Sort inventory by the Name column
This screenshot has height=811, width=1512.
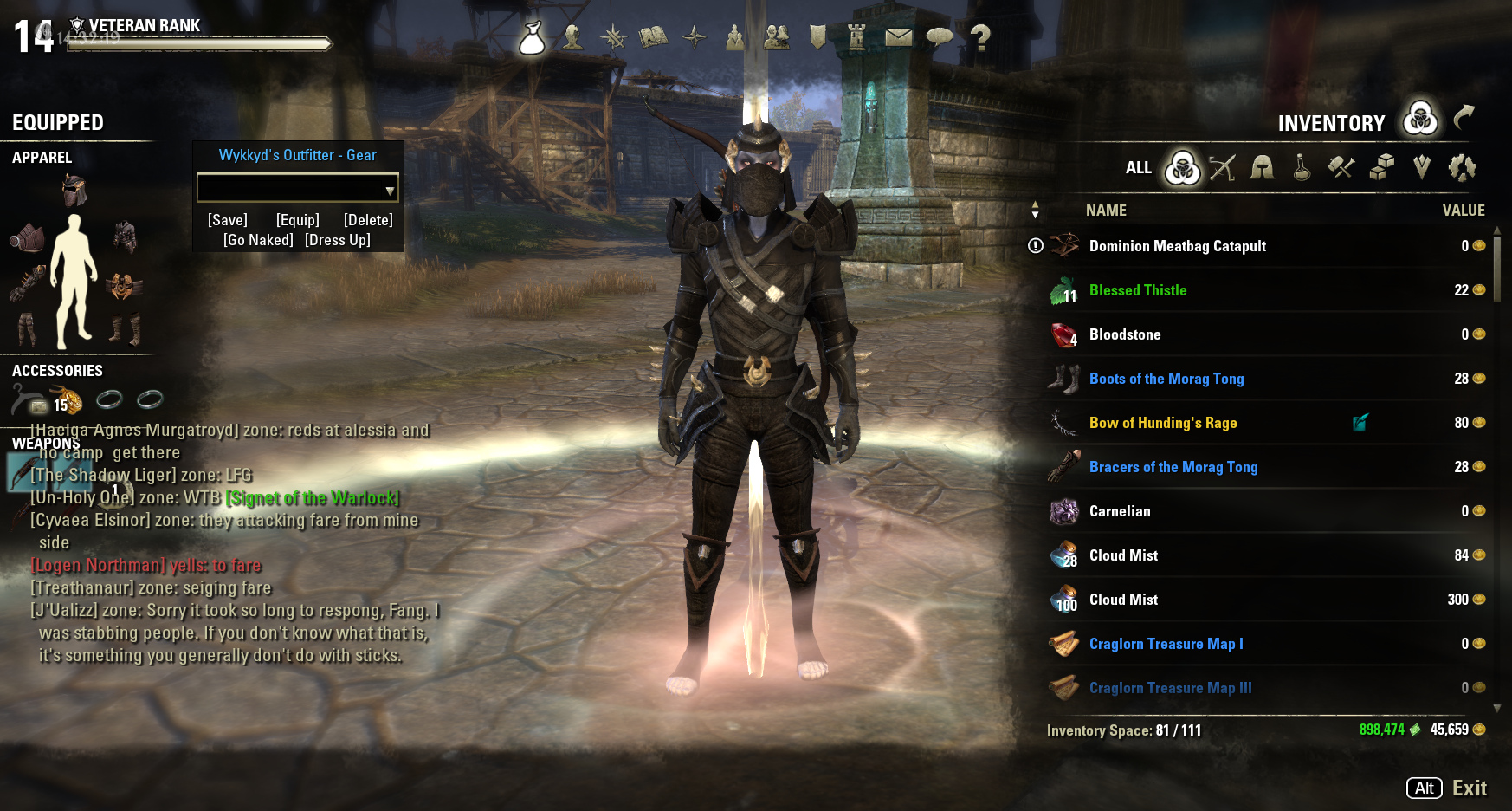click(1106, 211)
